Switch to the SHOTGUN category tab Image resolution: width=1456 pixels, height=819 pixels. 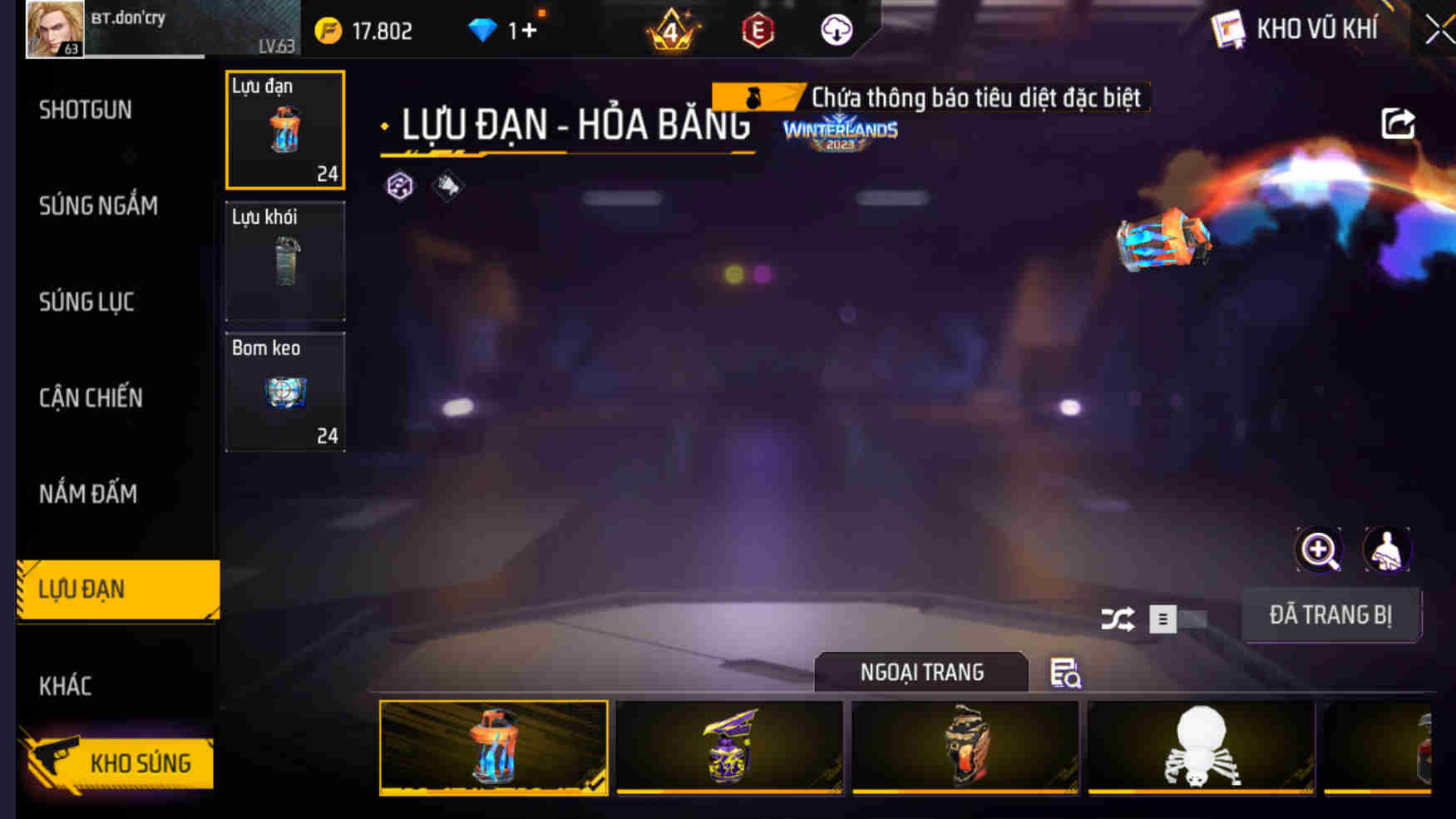(x=85, y=110)
